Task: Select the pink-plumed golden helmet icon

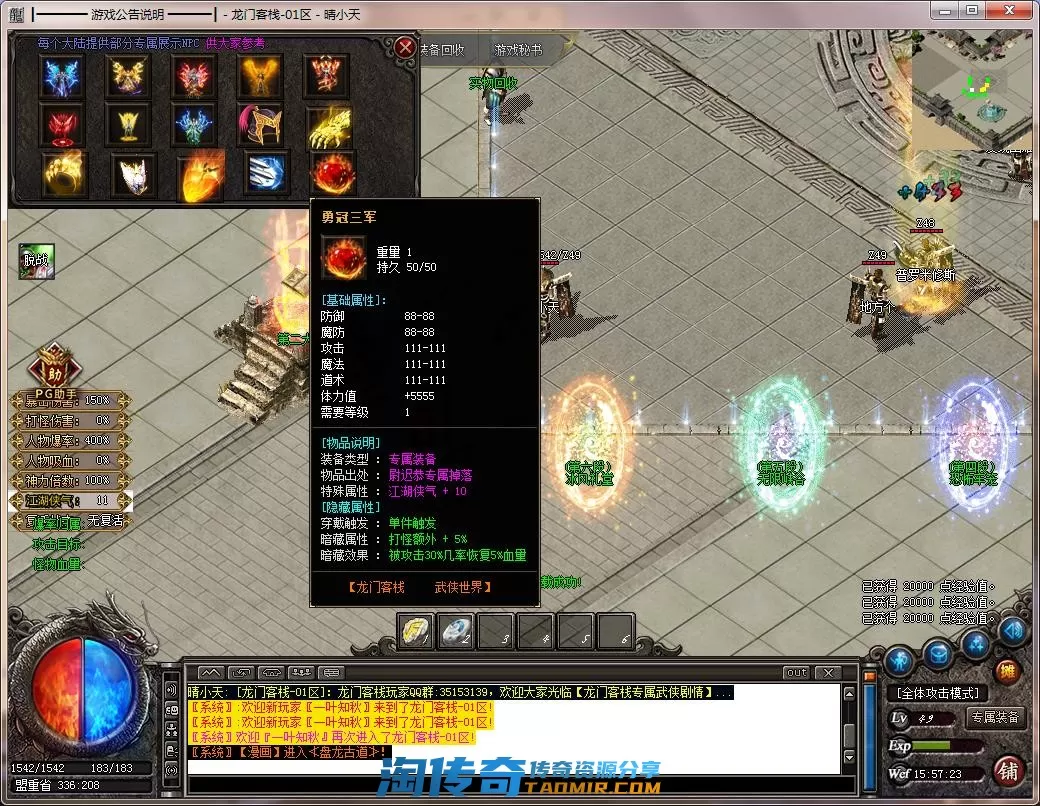Action: (262, 126)
